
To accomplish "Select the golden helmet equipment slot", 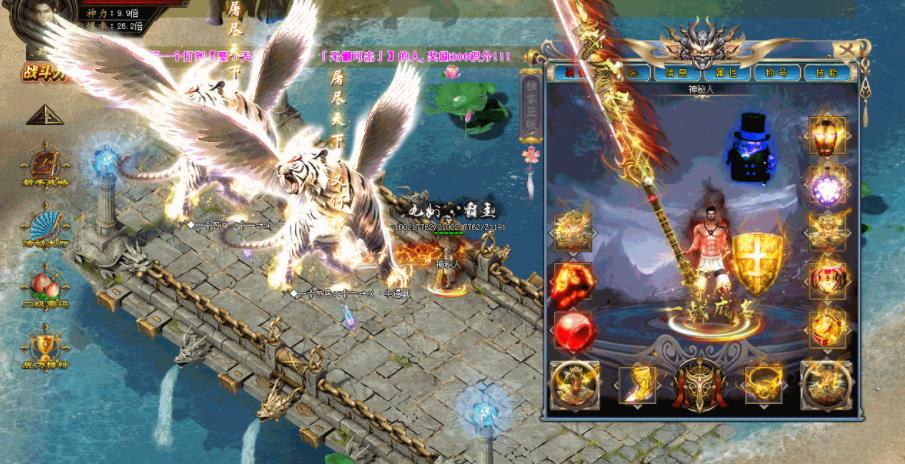I will pos(826,136).
